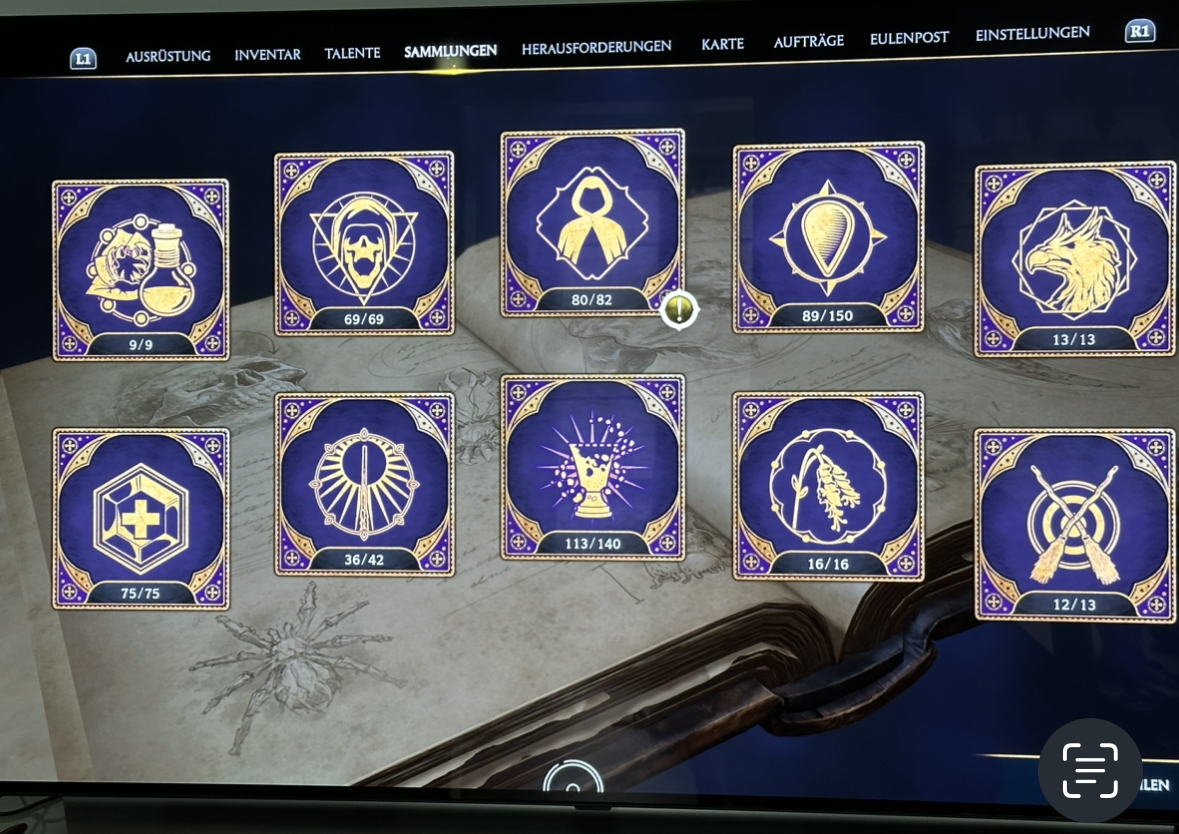1179x834 pixels.
Task: Open the Aufträge tab
Action: 808,41
